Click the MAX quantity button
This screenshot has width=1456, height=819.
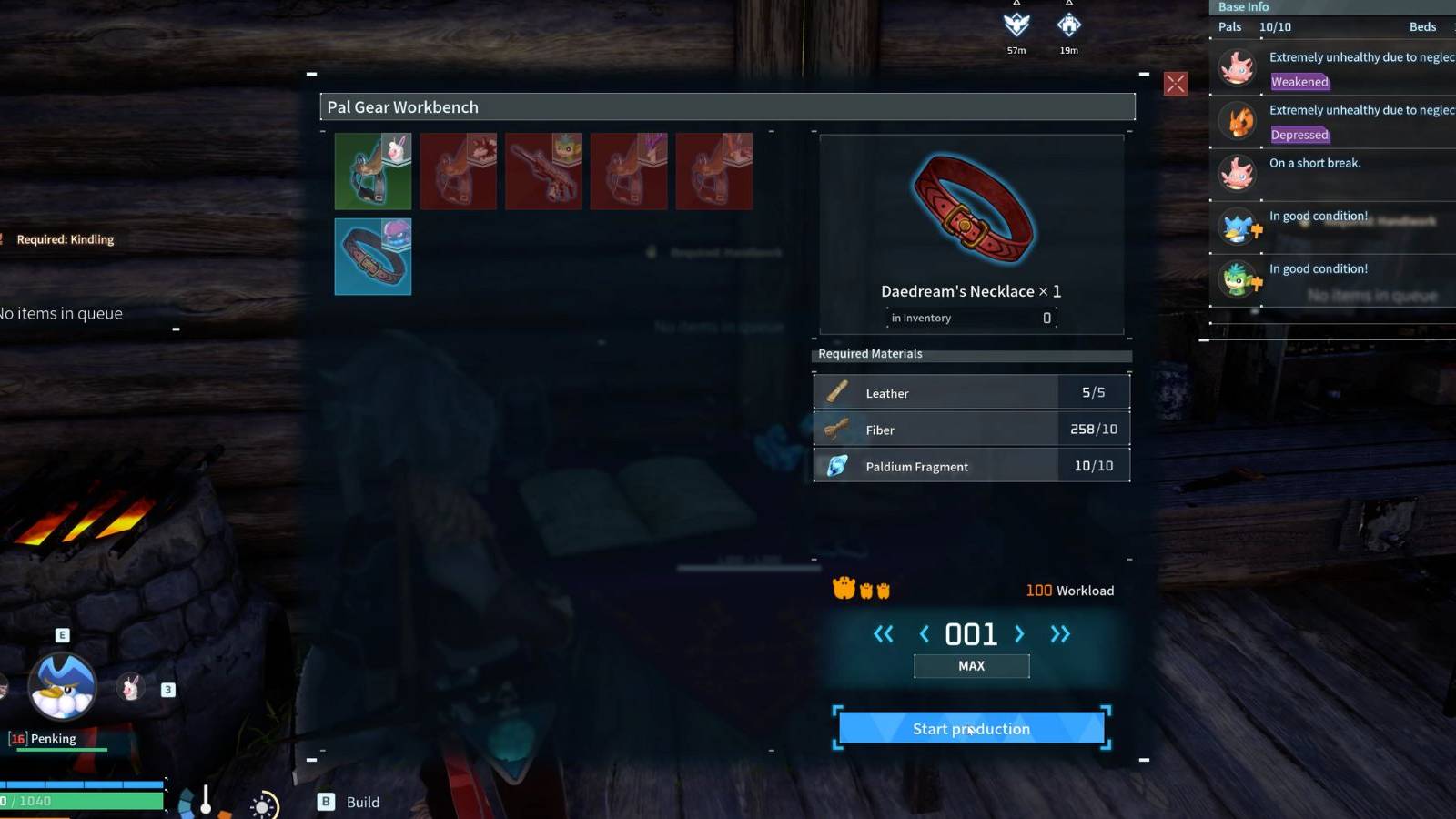point(970,665)
